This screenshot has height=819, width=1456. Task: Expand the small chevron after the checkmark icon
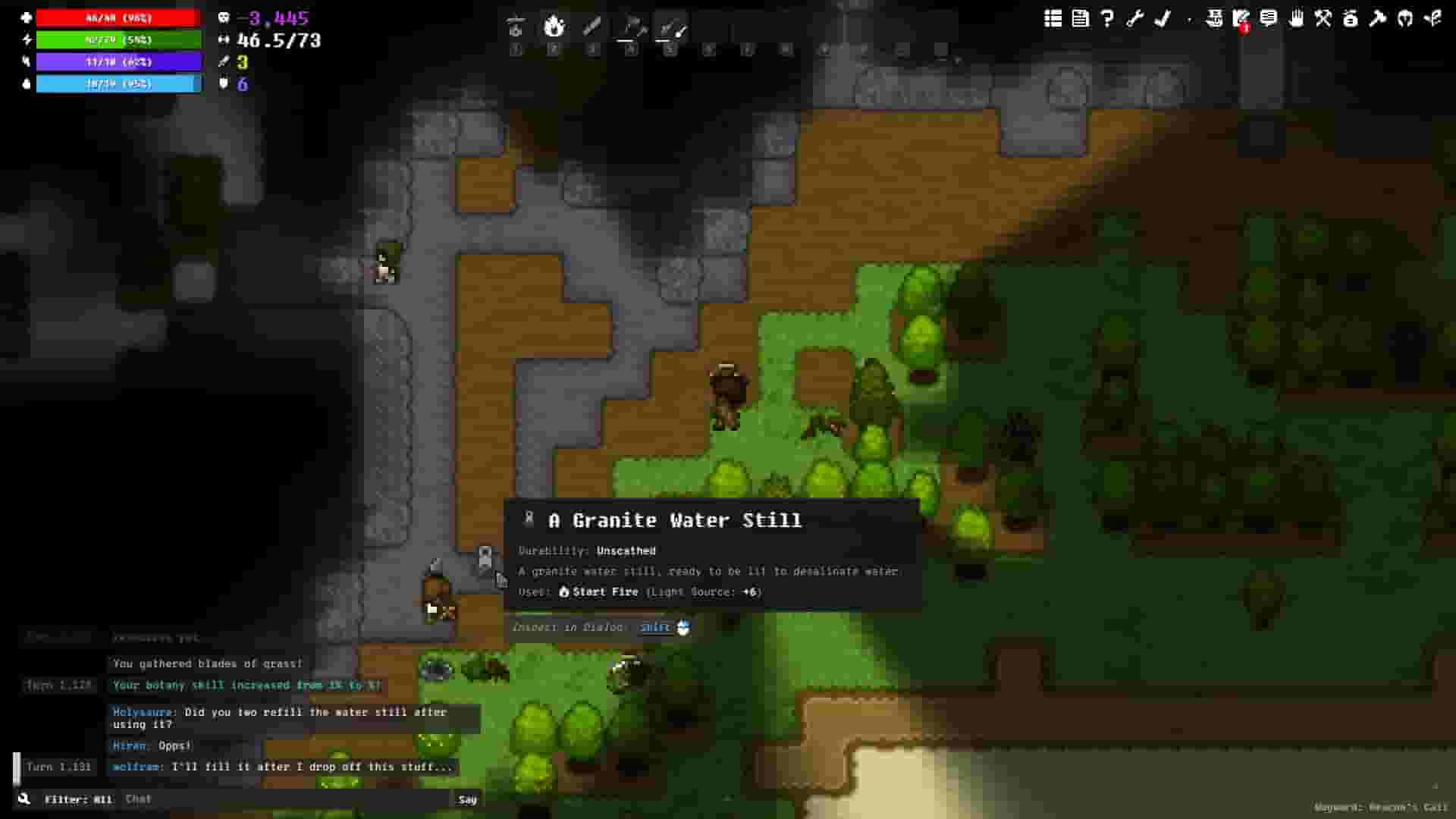(1188, 20)
